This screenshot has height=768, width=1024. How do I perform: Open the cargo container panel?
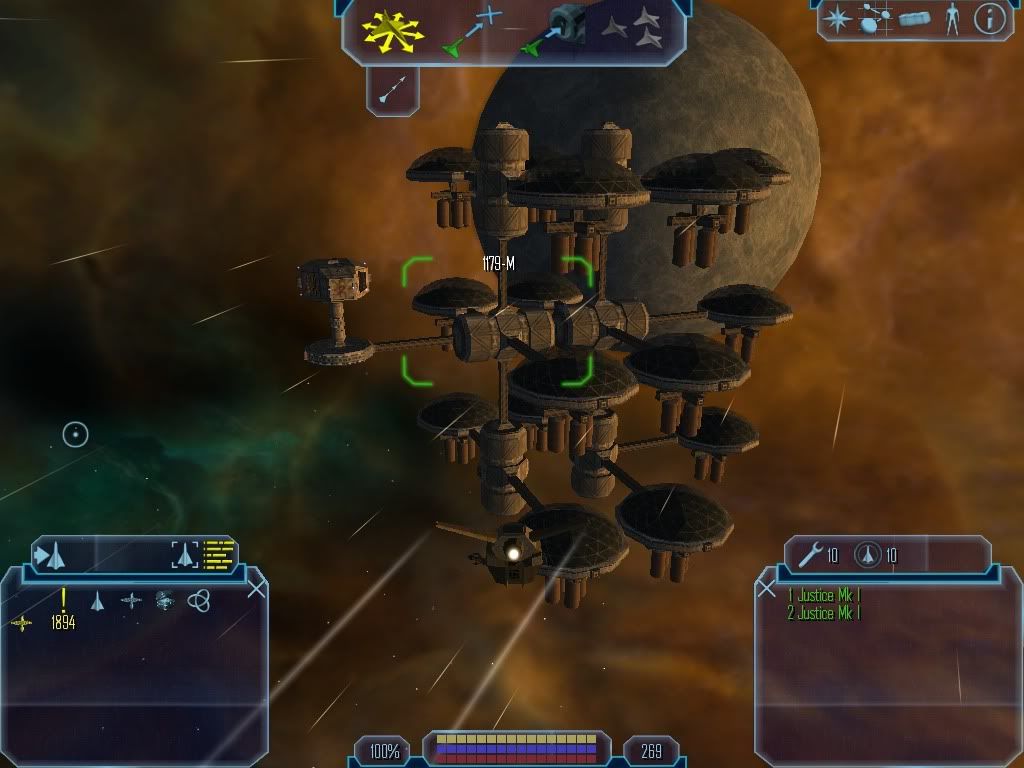(x=914, y=19)
